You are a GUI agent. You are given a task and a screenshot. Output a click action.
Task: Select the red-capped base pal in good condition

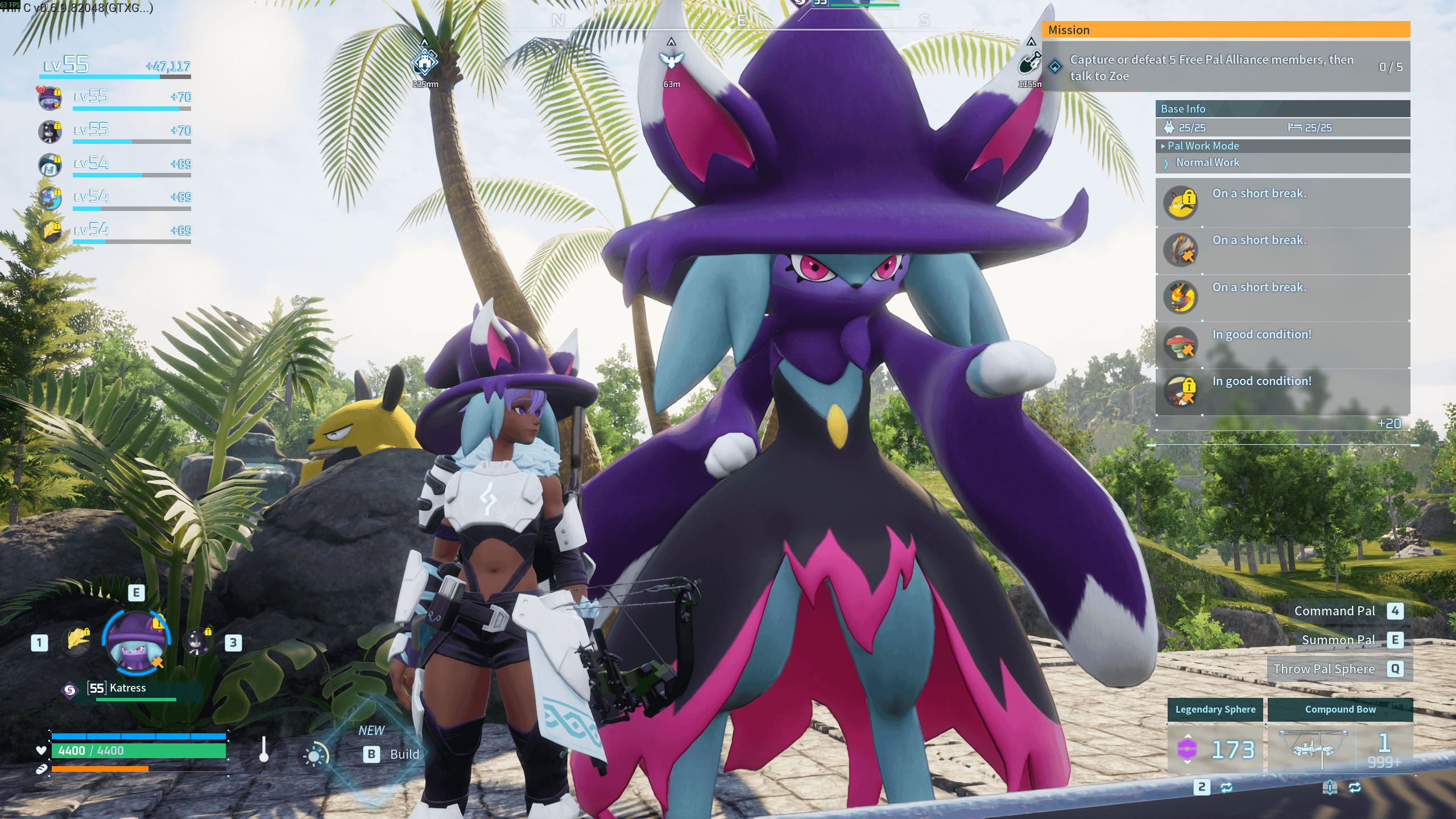(1181, 344)
